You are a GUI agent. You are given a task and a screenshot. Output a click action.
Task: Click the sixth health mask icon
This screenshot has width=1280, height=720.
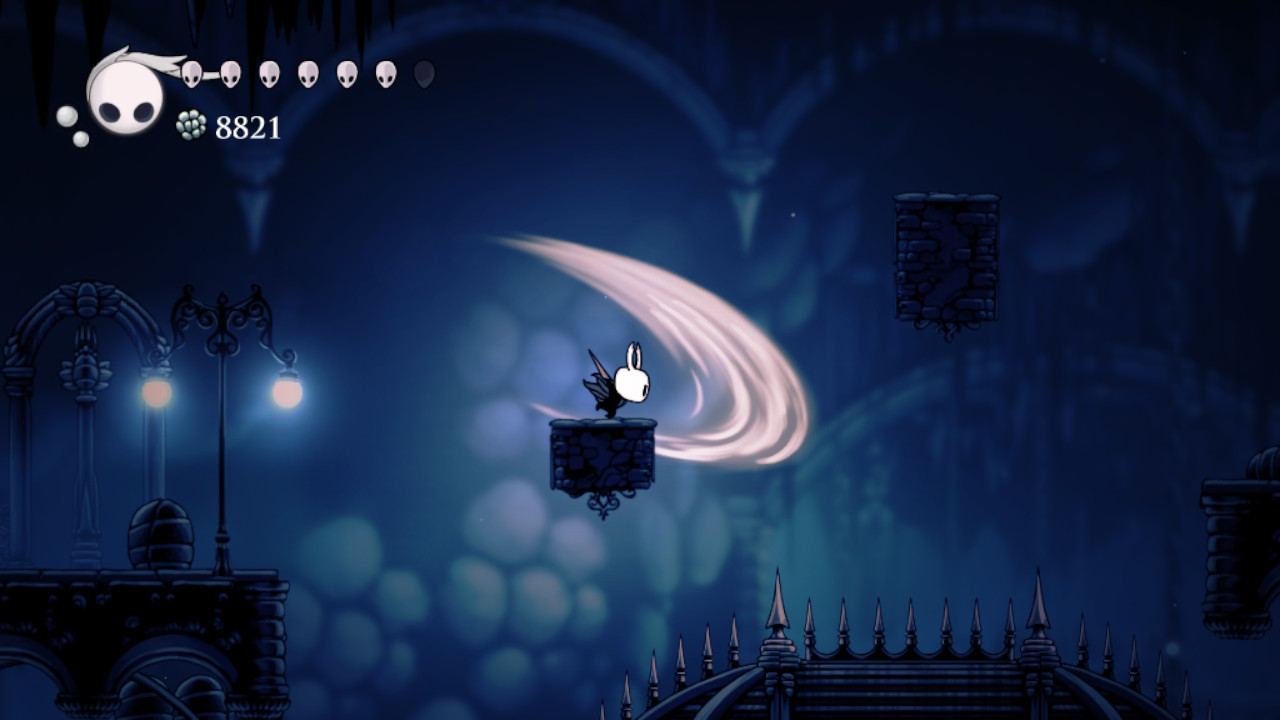383,73
